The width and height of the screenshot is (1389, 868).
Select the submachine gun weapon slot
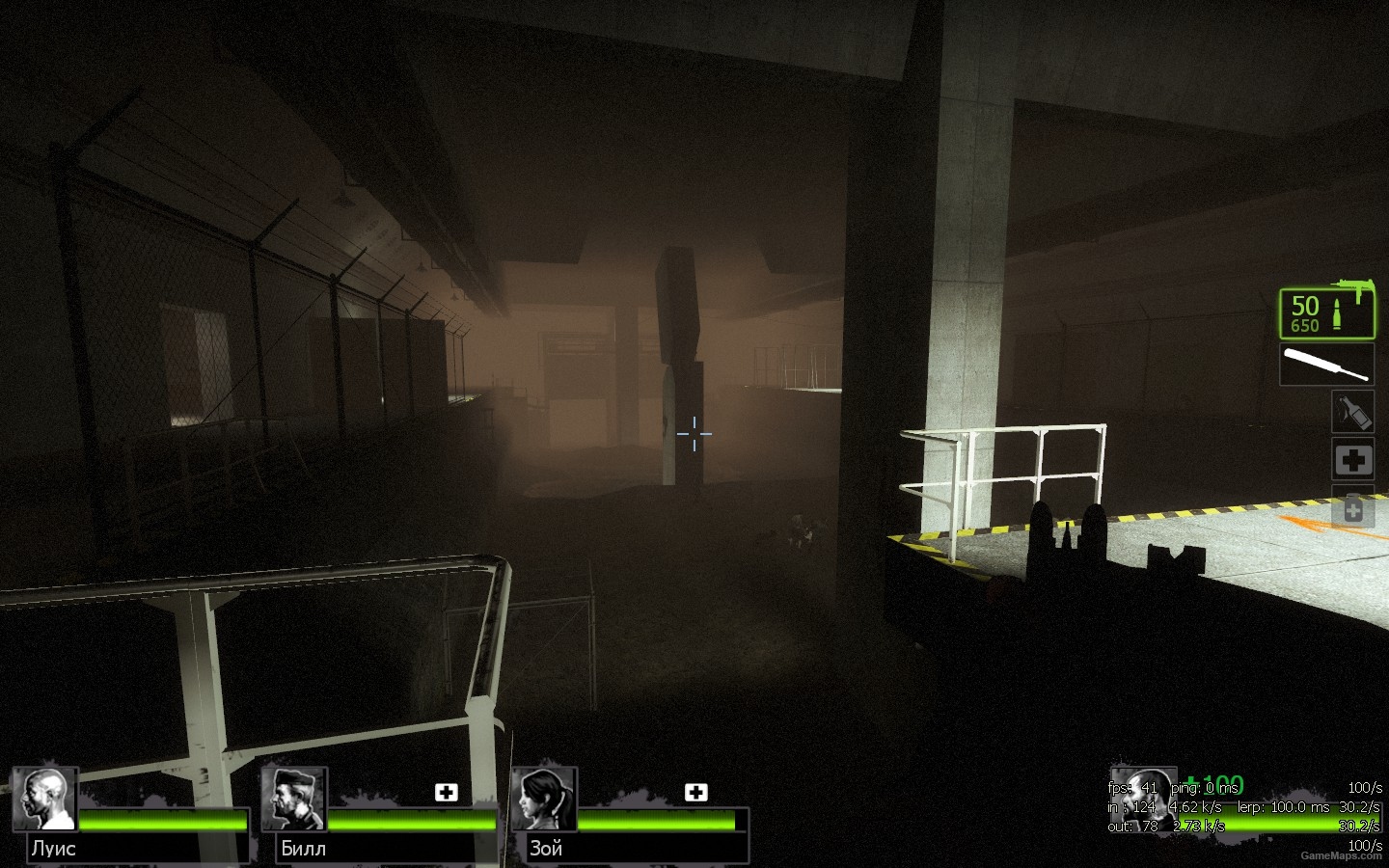click(1326, 313)
